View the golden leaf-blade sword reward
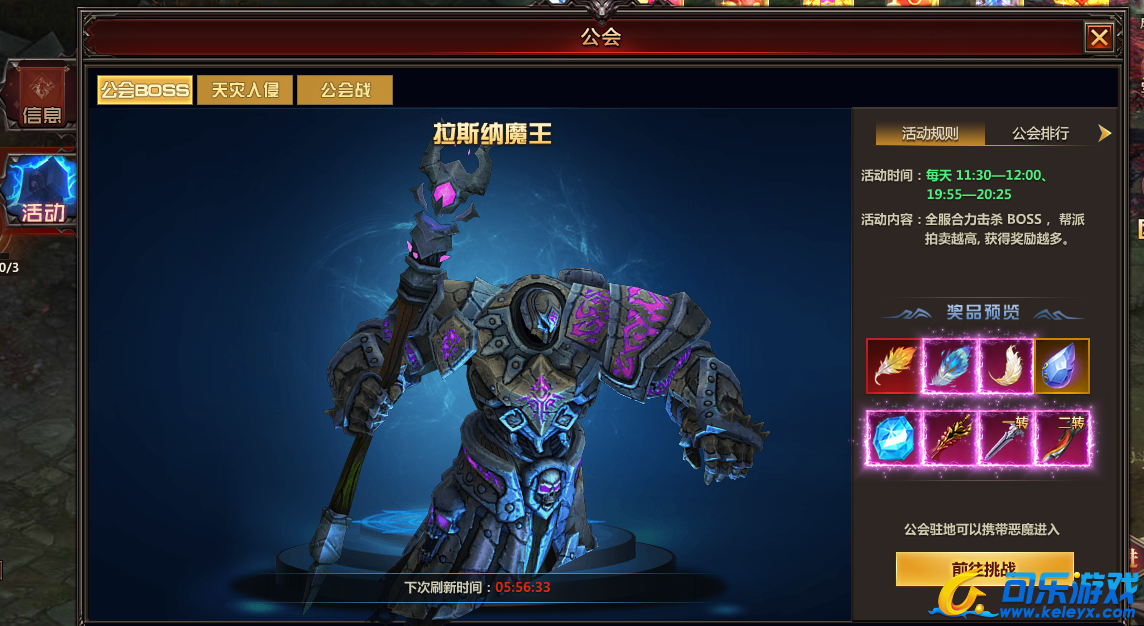Screen dimensions: 1144x626 (949, 438)
